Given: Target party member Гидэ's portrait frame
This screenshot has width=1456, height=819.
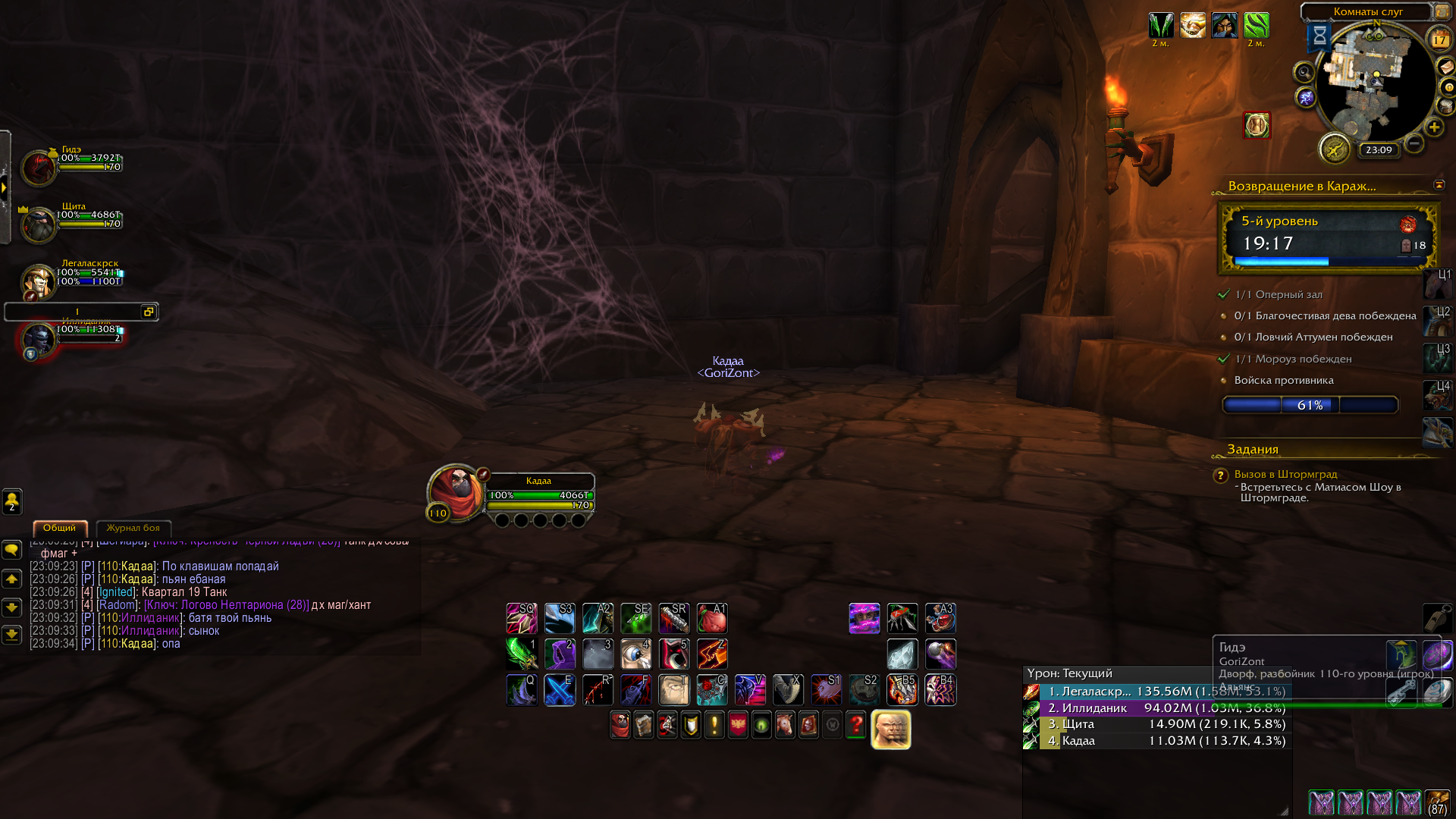Looking at the screenshot, I should coord(38,168).
